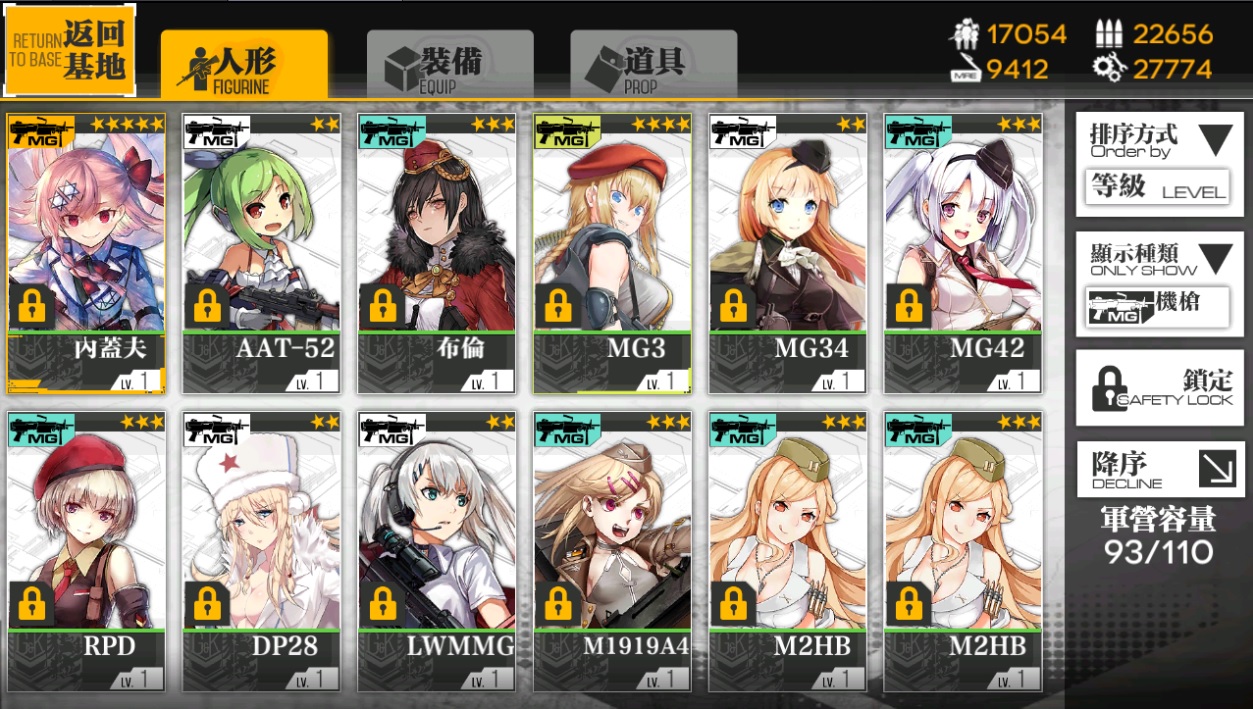Pick the DP28 figurine card
Viewport: 1253px width, 709px height.
pos(262,550)
